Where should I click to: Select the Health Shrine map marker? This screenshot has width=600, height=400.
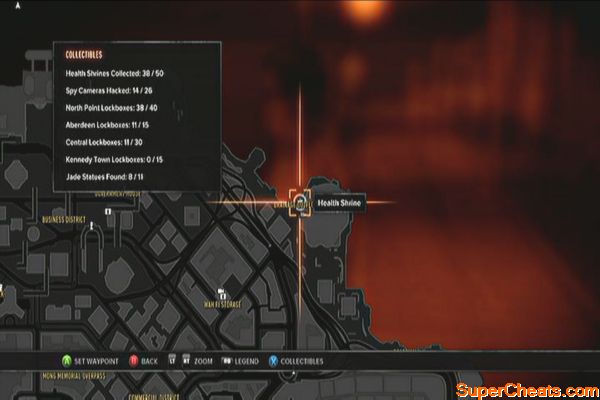click(x=301, y=203)
